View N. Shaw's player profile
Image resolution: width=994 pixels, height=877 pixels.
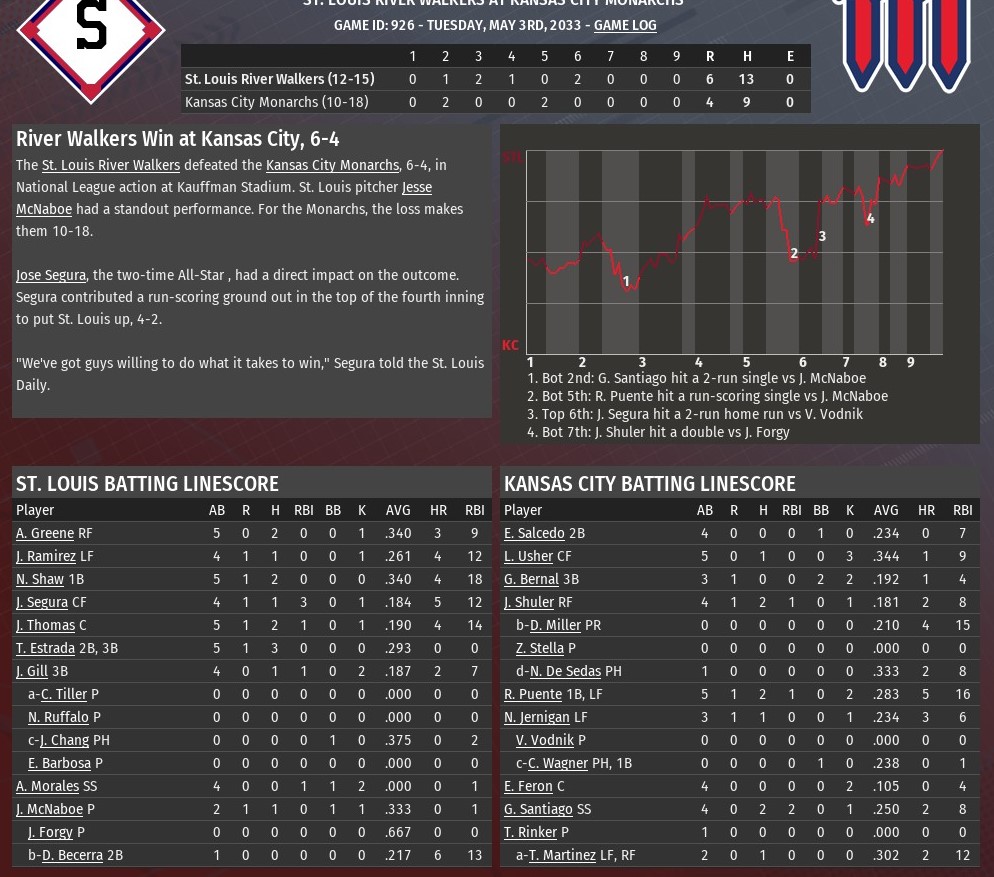pyautogui.click(x=40, y=580)
